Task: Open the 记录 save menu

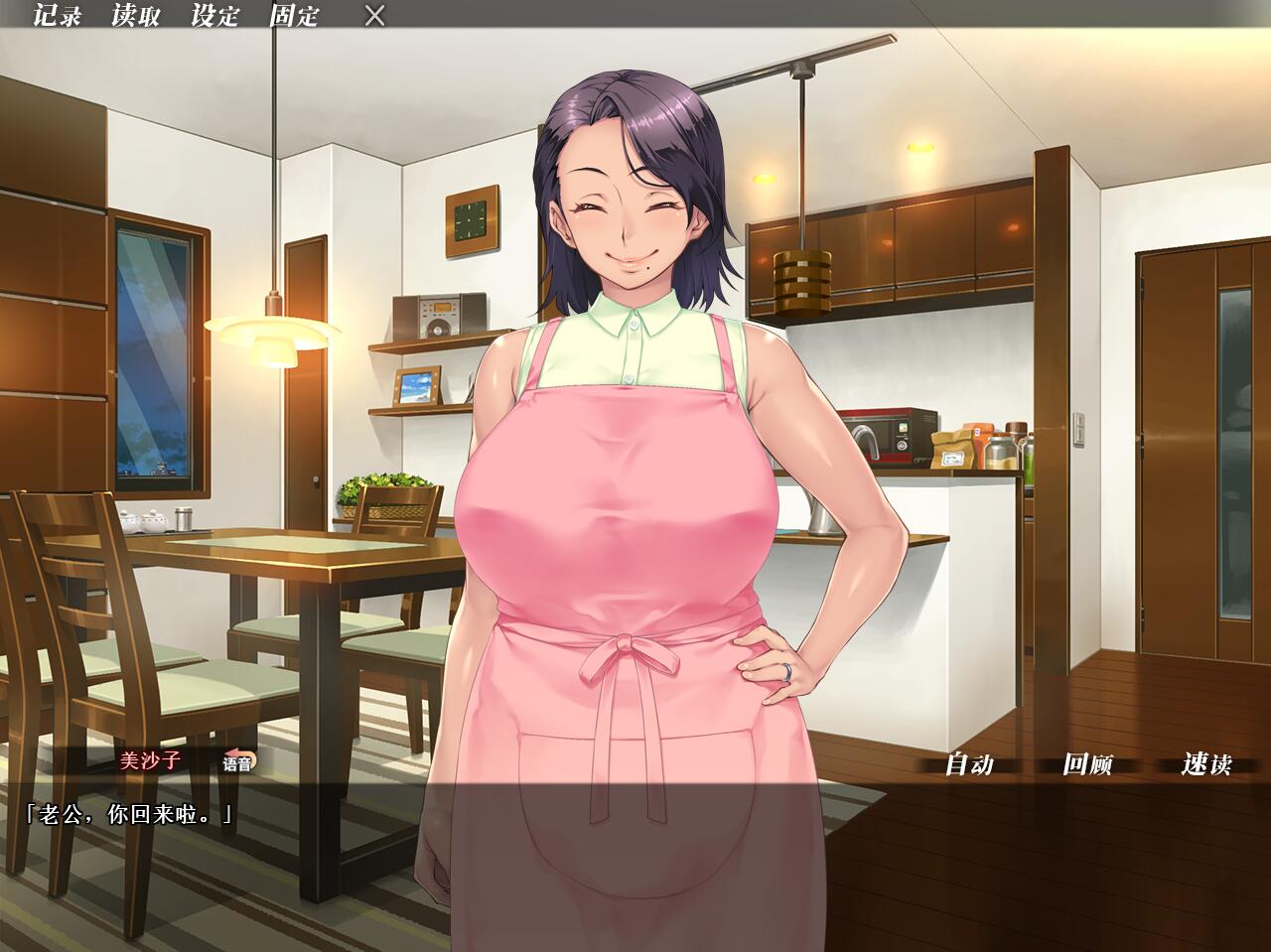Action: click(x=57, y=16)
